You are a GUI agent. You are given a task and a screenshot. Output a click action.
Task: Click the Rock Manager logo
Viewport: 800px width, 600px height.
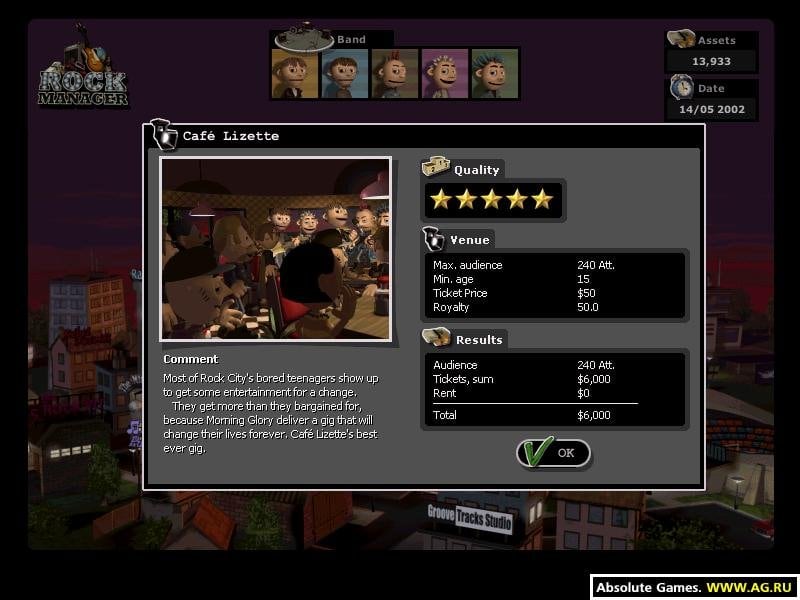coord(84,73)
